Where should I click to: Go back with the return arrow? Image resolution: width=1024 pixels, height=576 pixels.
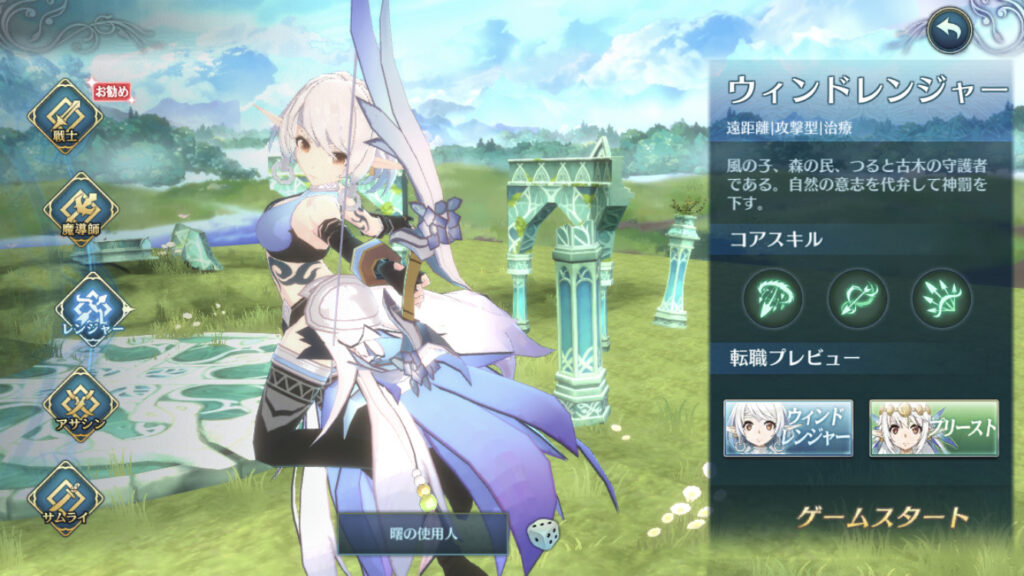pyautogui.click(x=949, y=31)
